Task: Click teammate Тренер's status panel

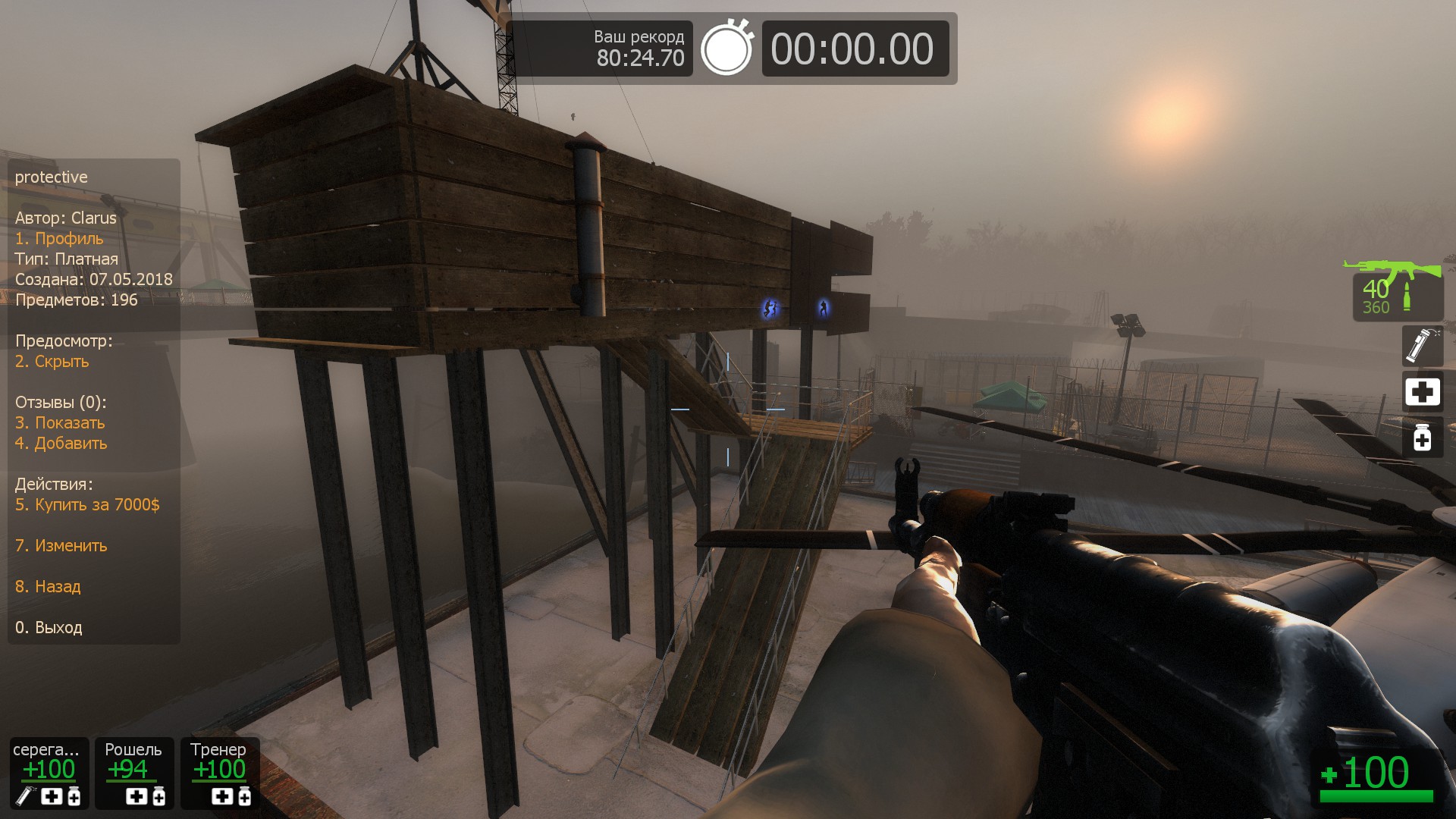Action: pos(219,773)
